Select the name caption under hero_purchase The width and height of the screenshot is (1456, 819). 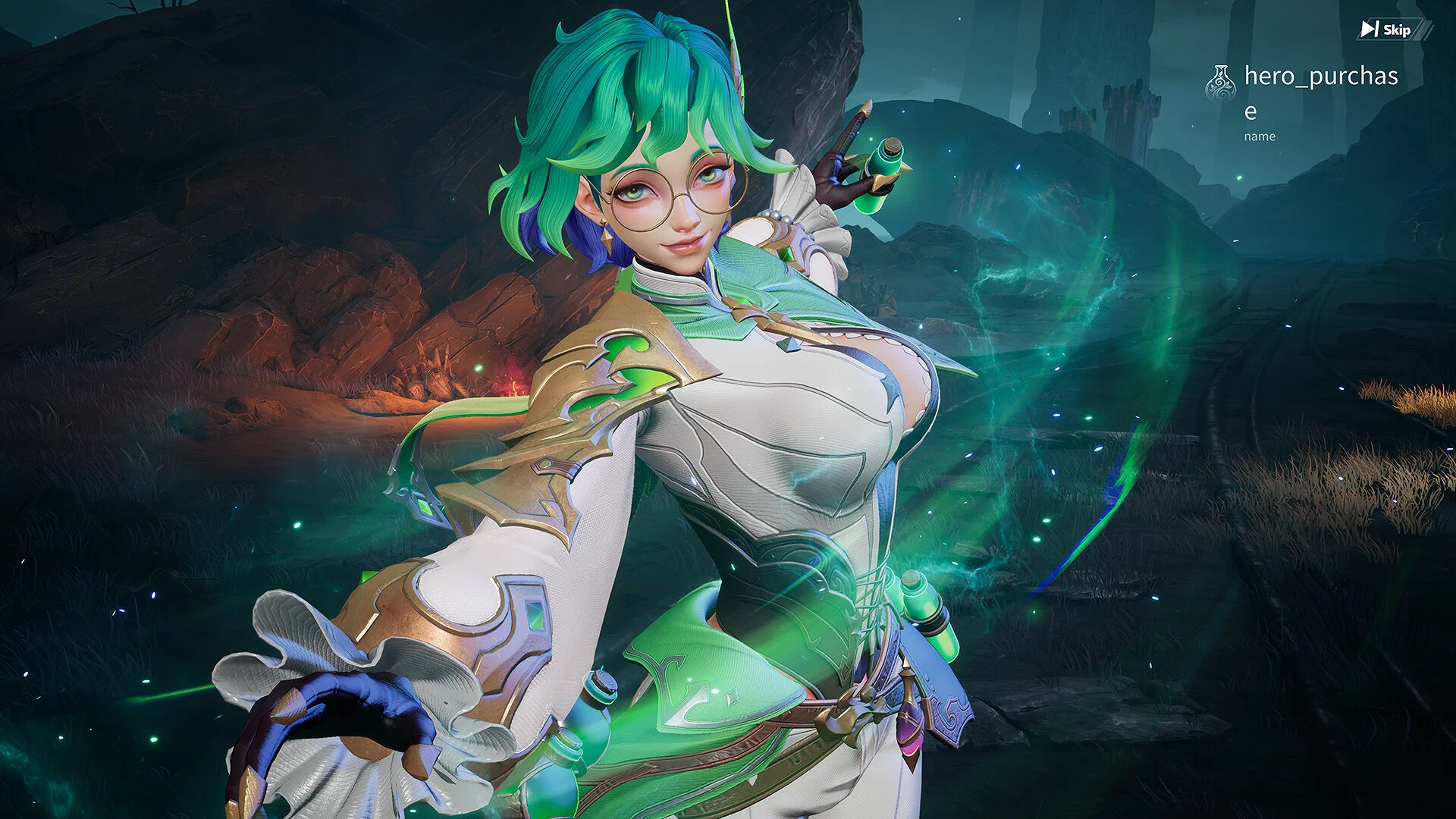coord(1261,137)
